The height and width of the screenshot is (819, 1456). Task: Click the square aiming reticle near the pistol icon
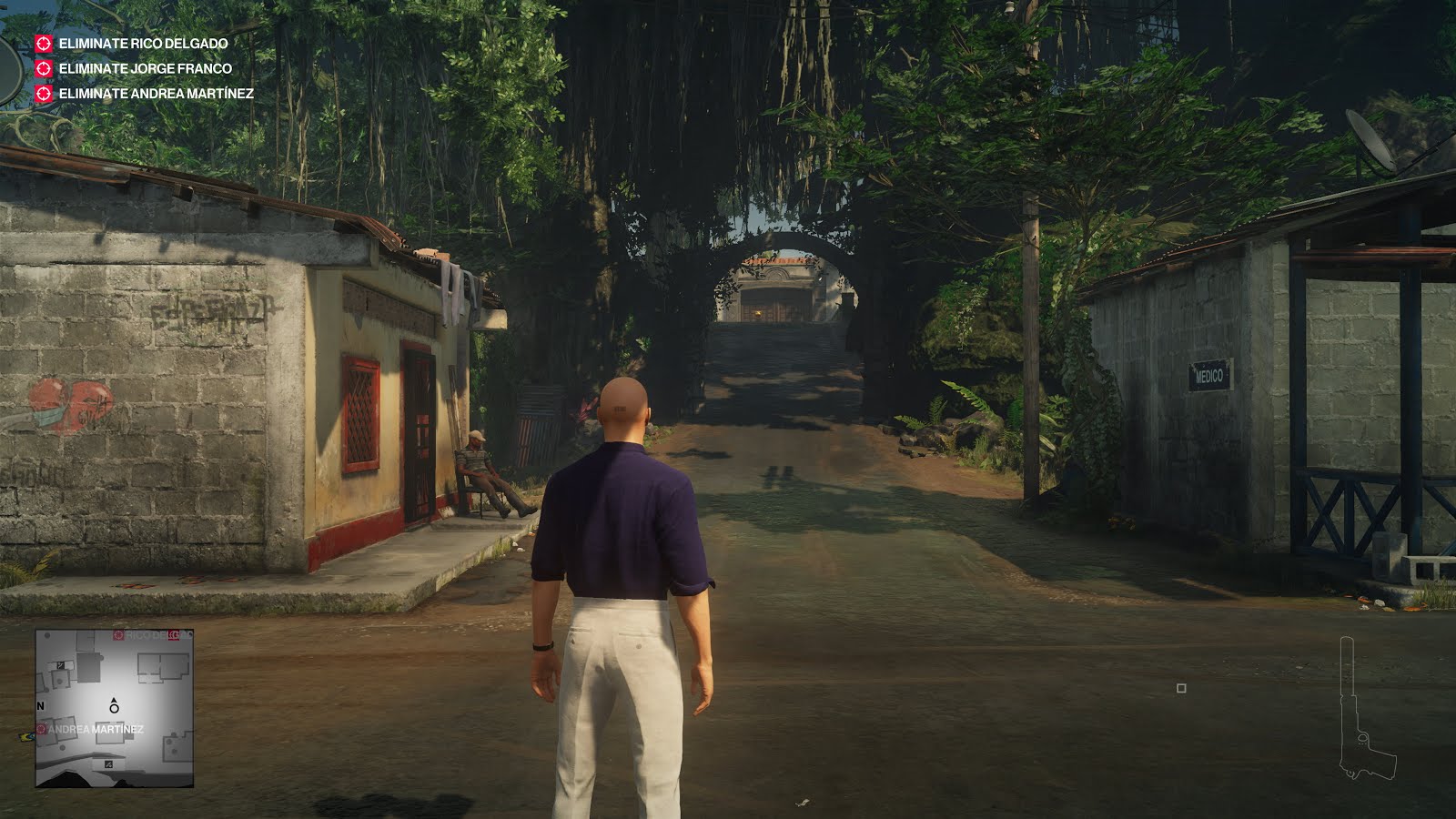click(1183, 689)
